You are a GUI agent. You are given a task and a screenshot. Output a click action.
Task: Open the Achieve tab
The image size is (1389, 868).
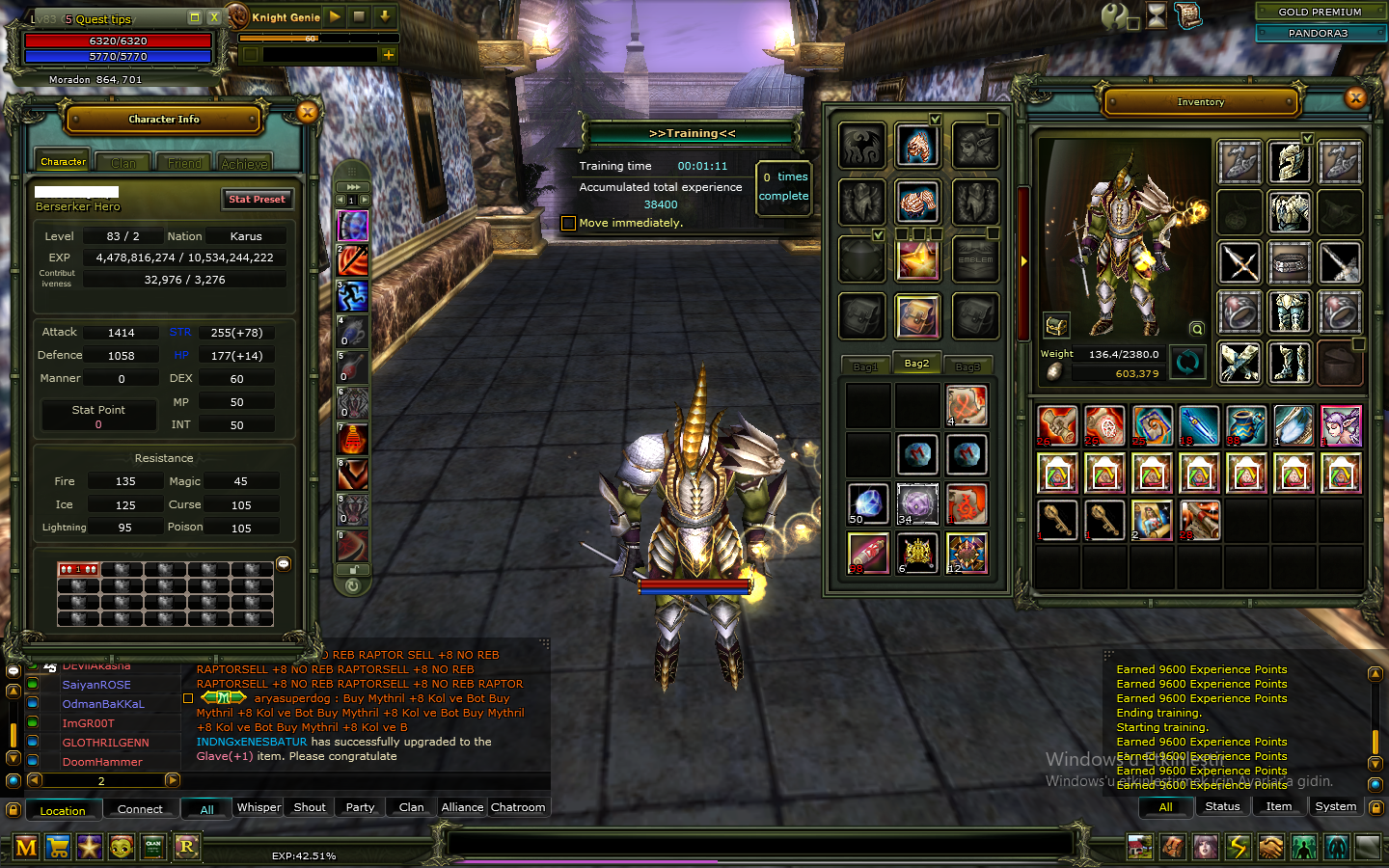pyautogui.click(x=244, y=163)
